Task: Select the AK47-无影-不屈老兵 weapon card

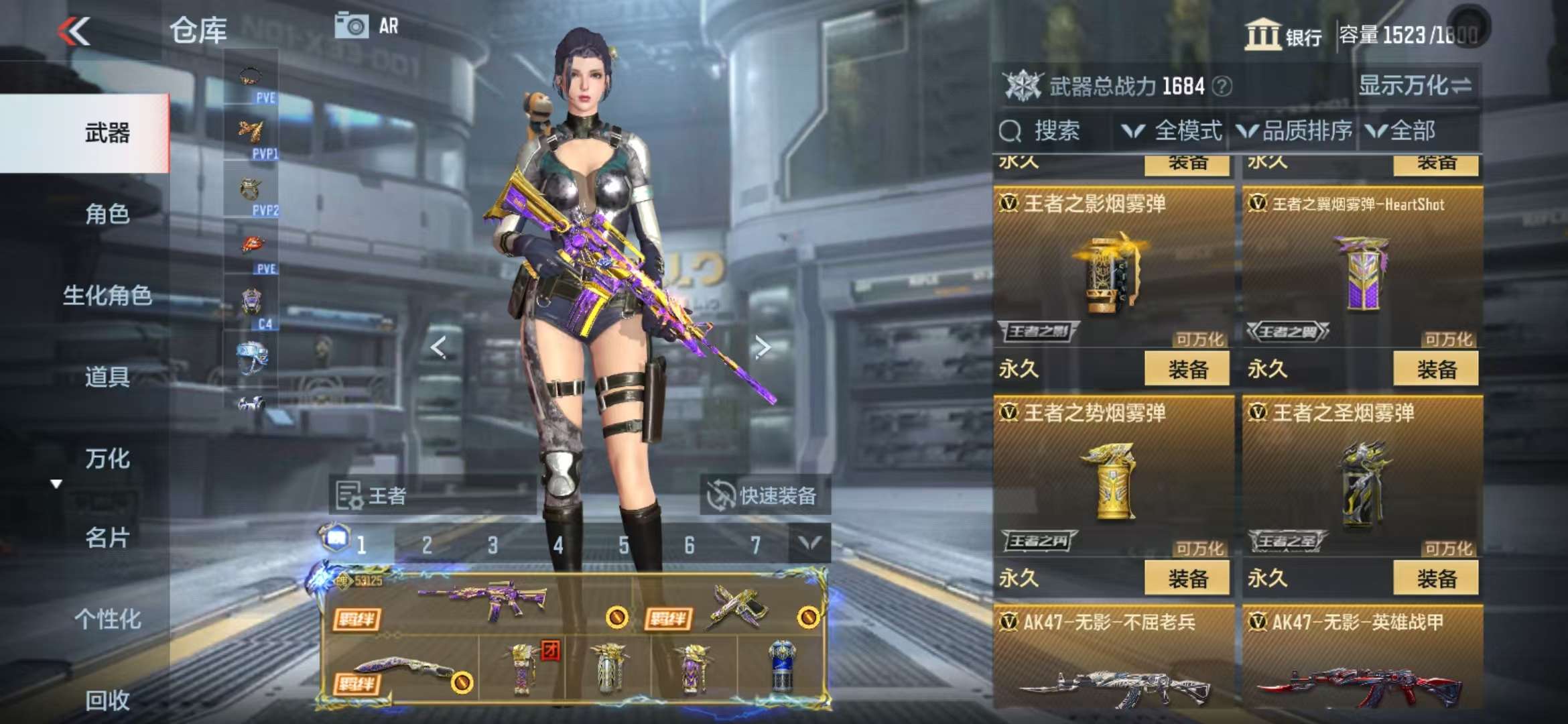Action: click(1113, 664)
